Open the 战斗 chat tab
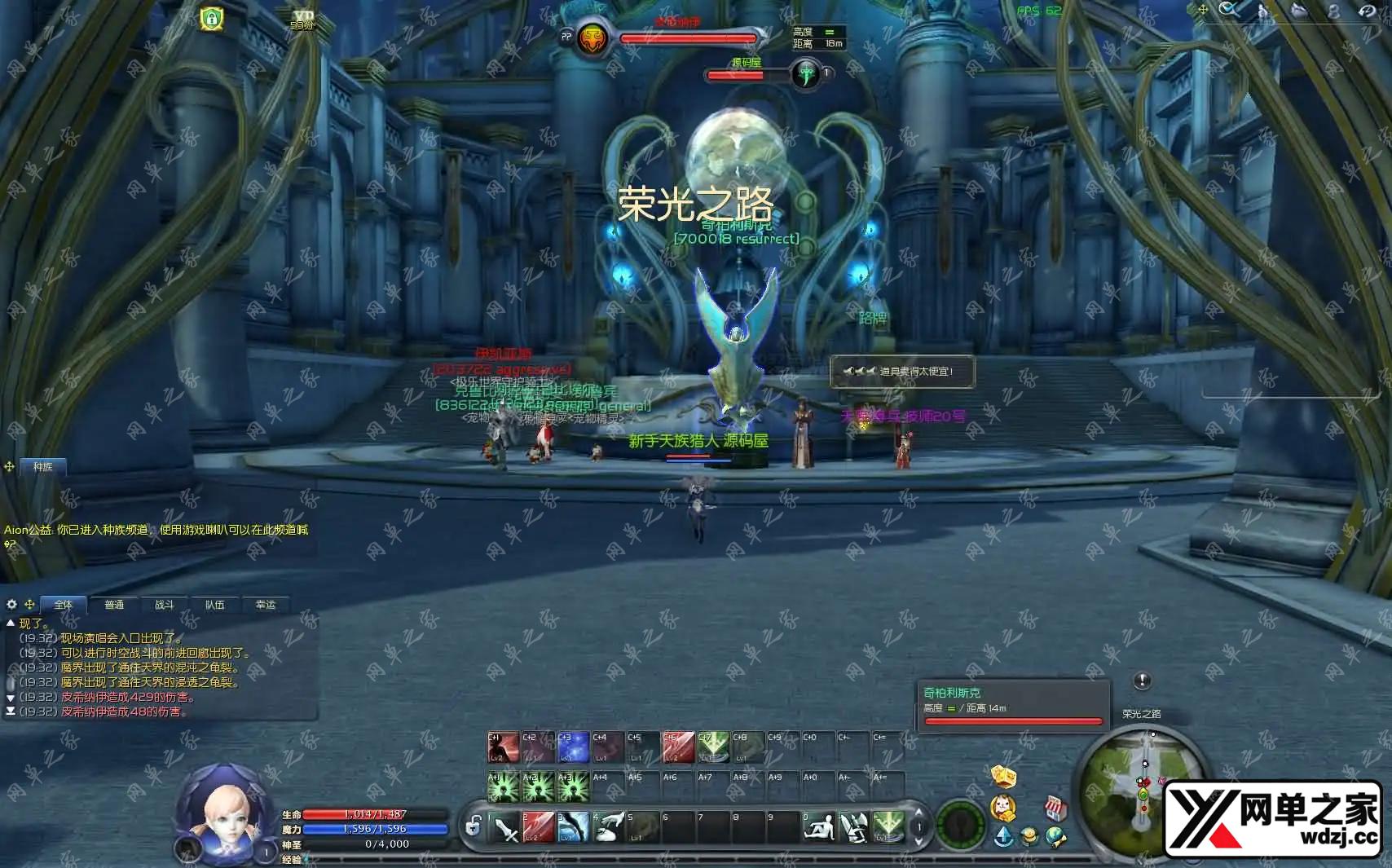 tap(164, 605)
